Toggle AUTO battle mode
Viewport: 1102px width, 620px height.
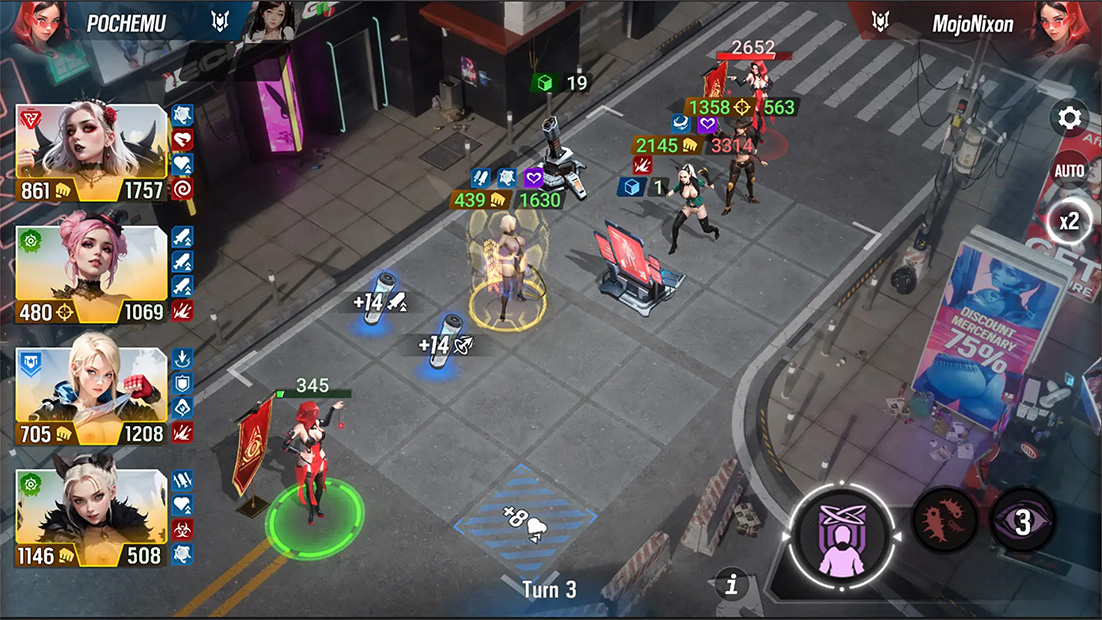[1069, 171]
